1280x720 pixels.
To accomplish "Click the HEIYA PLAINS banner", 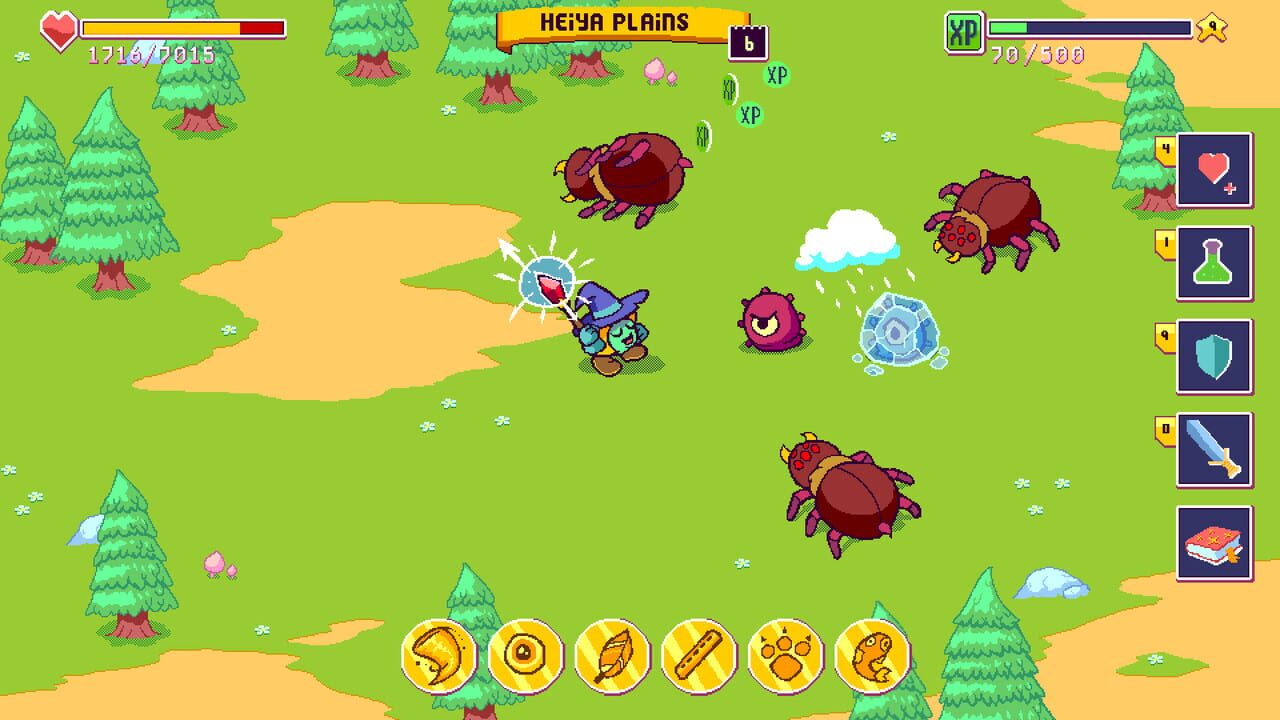I will pyautogui.click(x=613, y=22).
